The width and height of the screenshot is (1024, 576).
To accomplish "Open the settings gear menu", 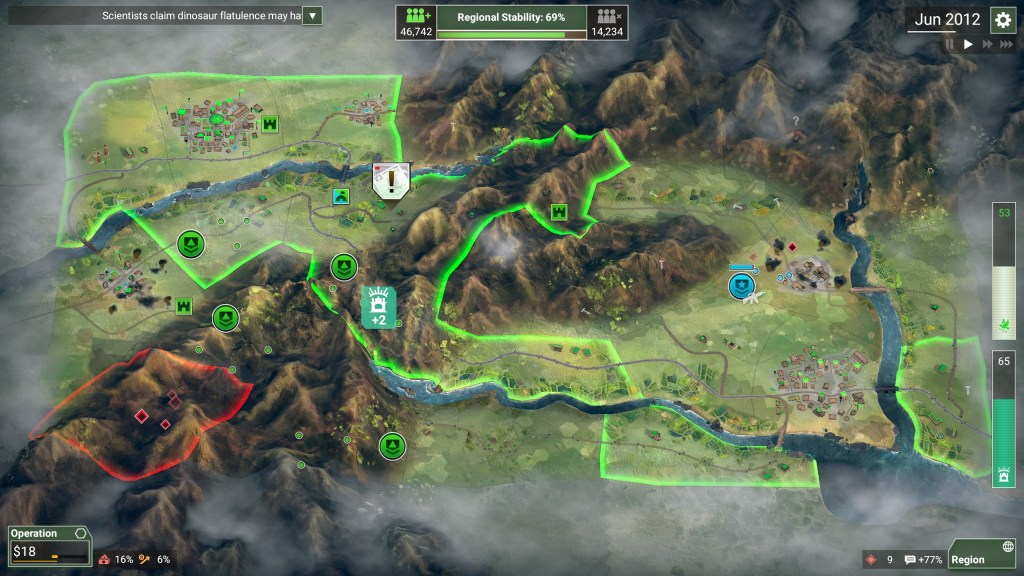I will (x=1002, y=19).
